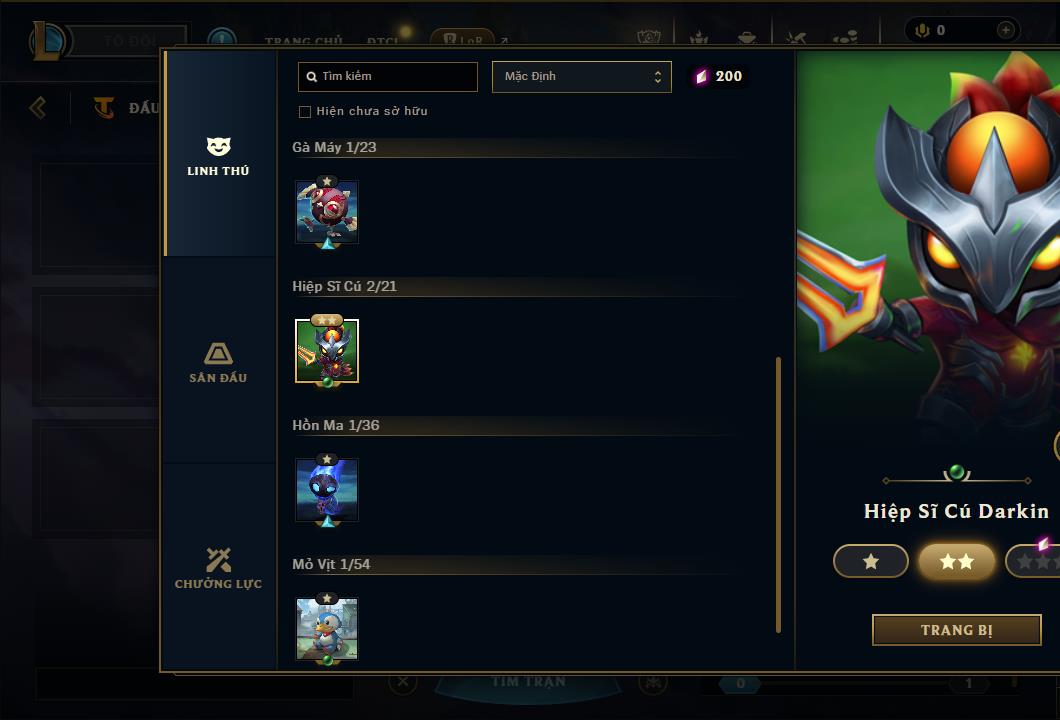1060x720 pixels.
Task: Pick the Hồn Ma little legend thumbnail
Action: tap(327, 490)
